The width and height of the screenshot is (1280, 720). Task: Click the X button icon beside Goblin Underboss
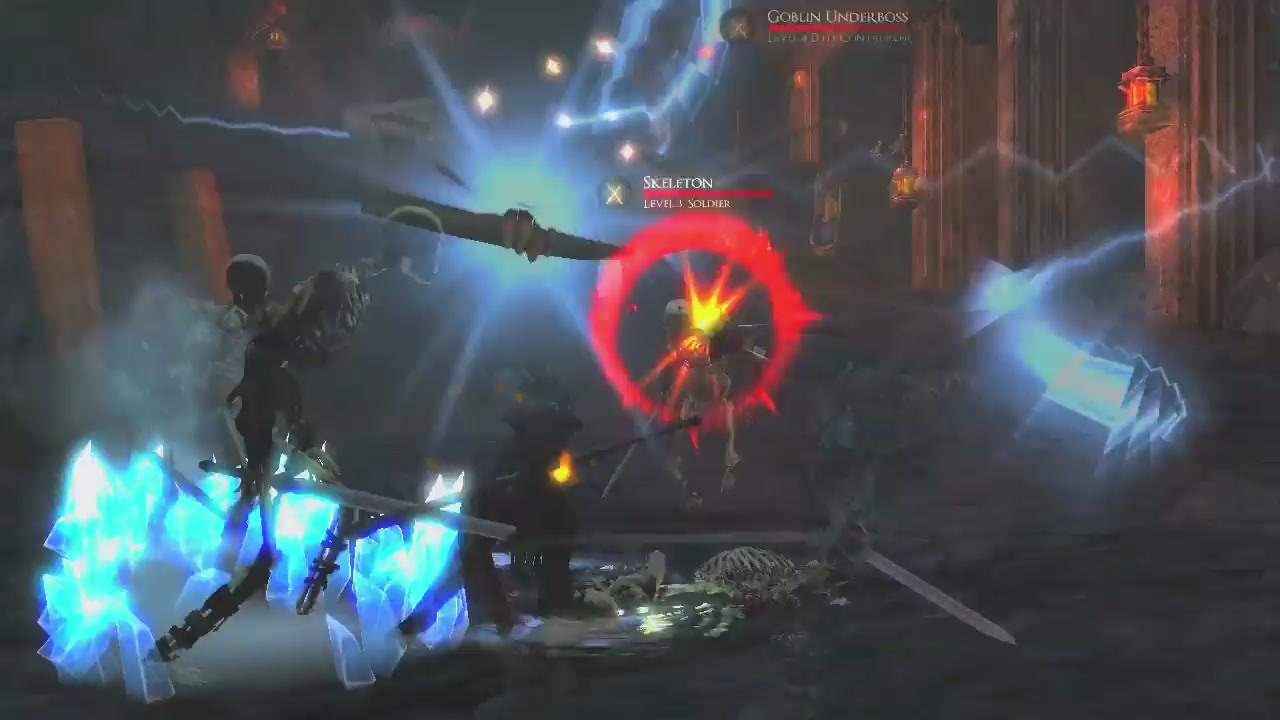738,28
